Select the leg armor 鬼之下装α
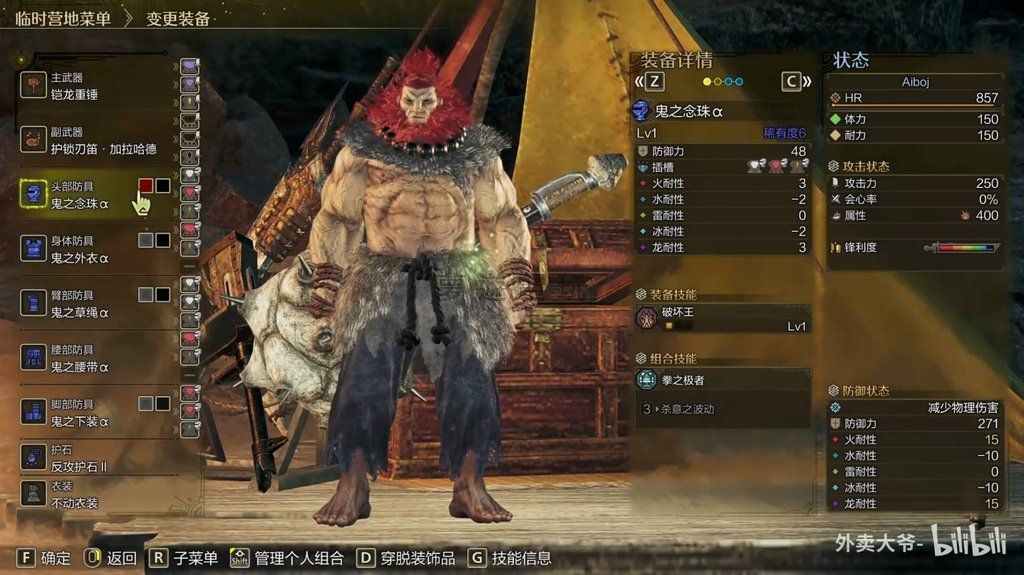Viewport: 1024px width, 575px height. click(x=80, y=412)
